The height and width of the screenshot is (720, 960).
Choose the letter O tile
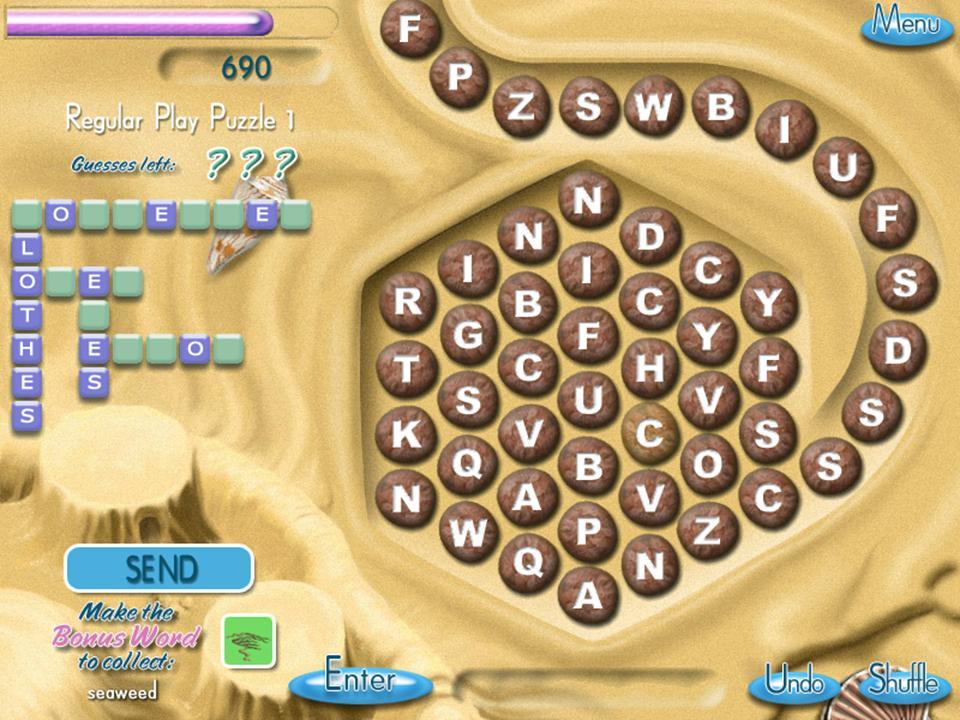709,464
